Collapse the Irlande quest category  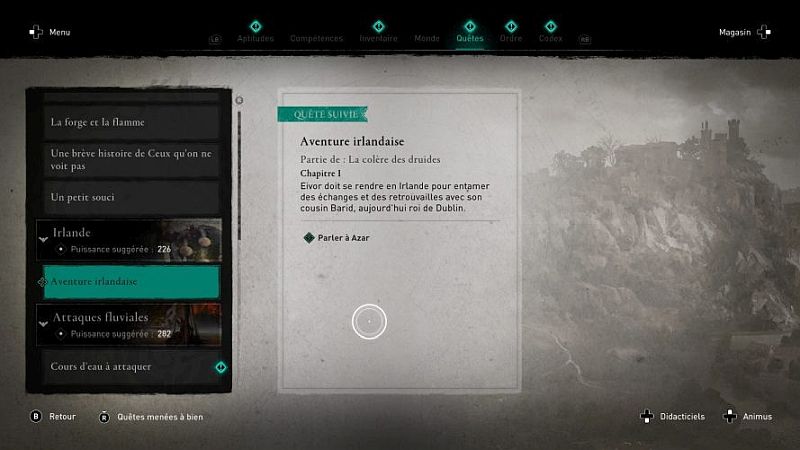click(x=44, y=239)
